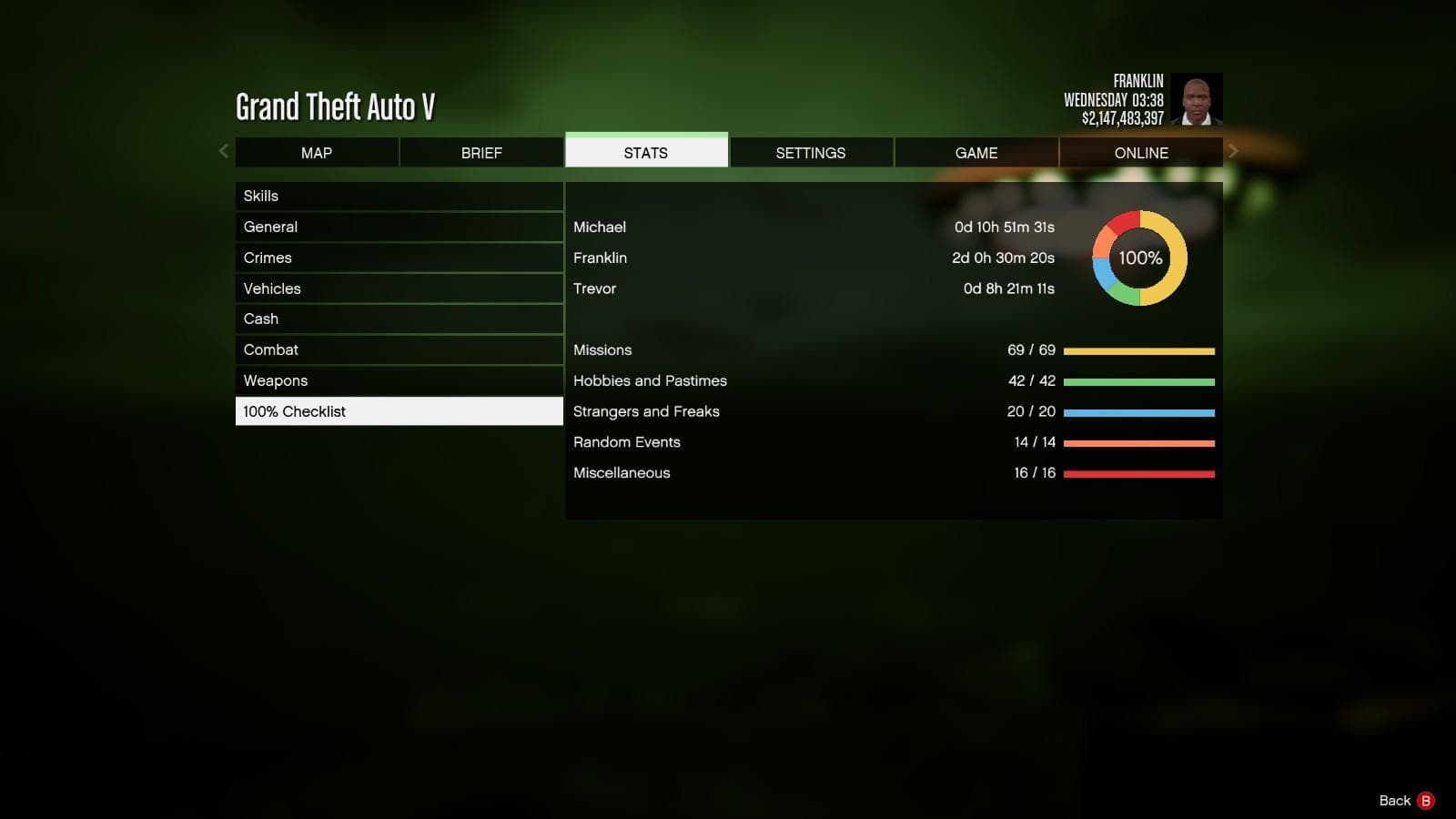The image size is (1456, 819).
Task: Select the 100% Checklist entry
Action: 399,411
